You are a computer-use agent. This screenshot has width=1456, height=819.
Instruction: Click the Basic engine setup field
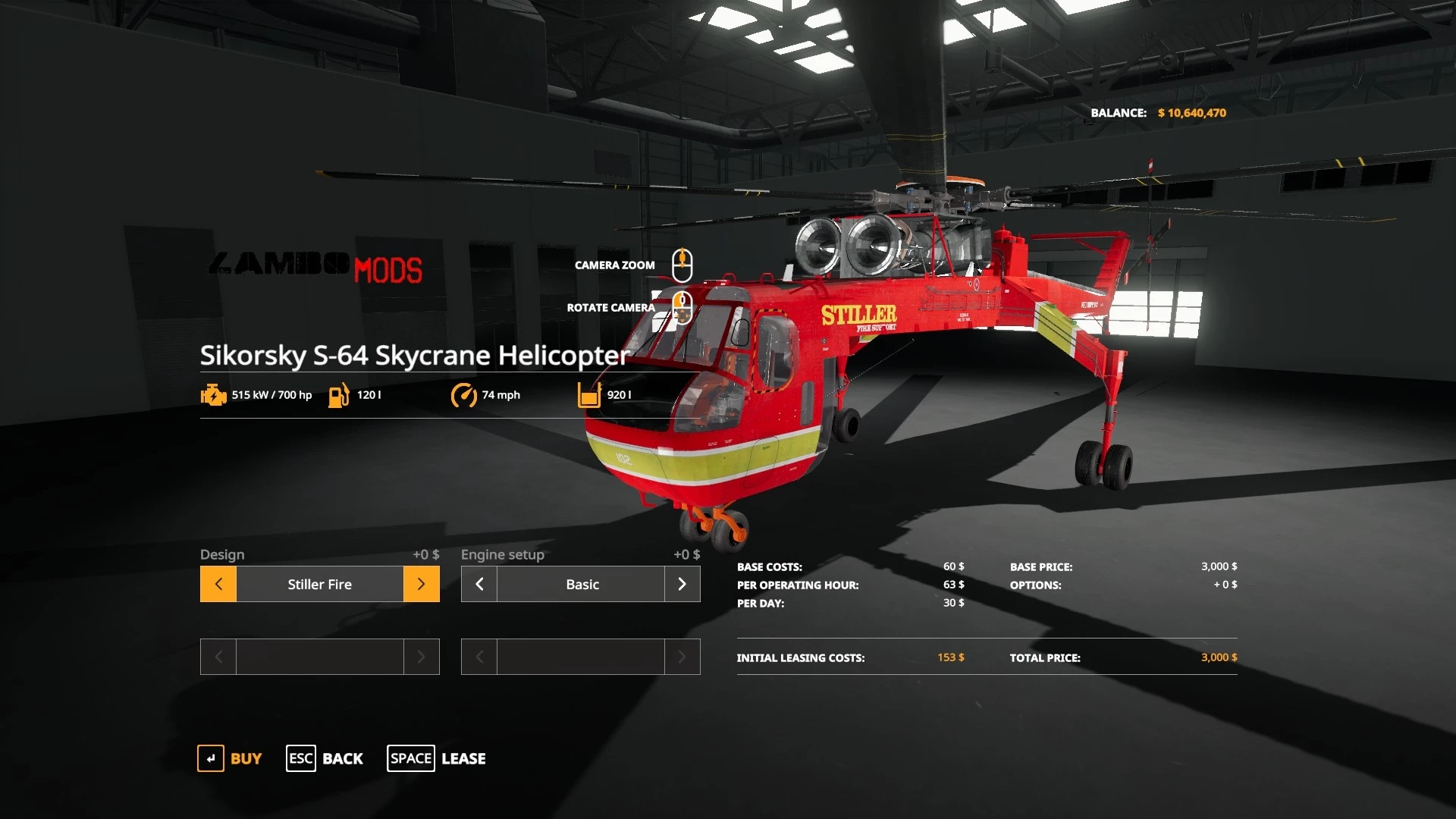581,584
